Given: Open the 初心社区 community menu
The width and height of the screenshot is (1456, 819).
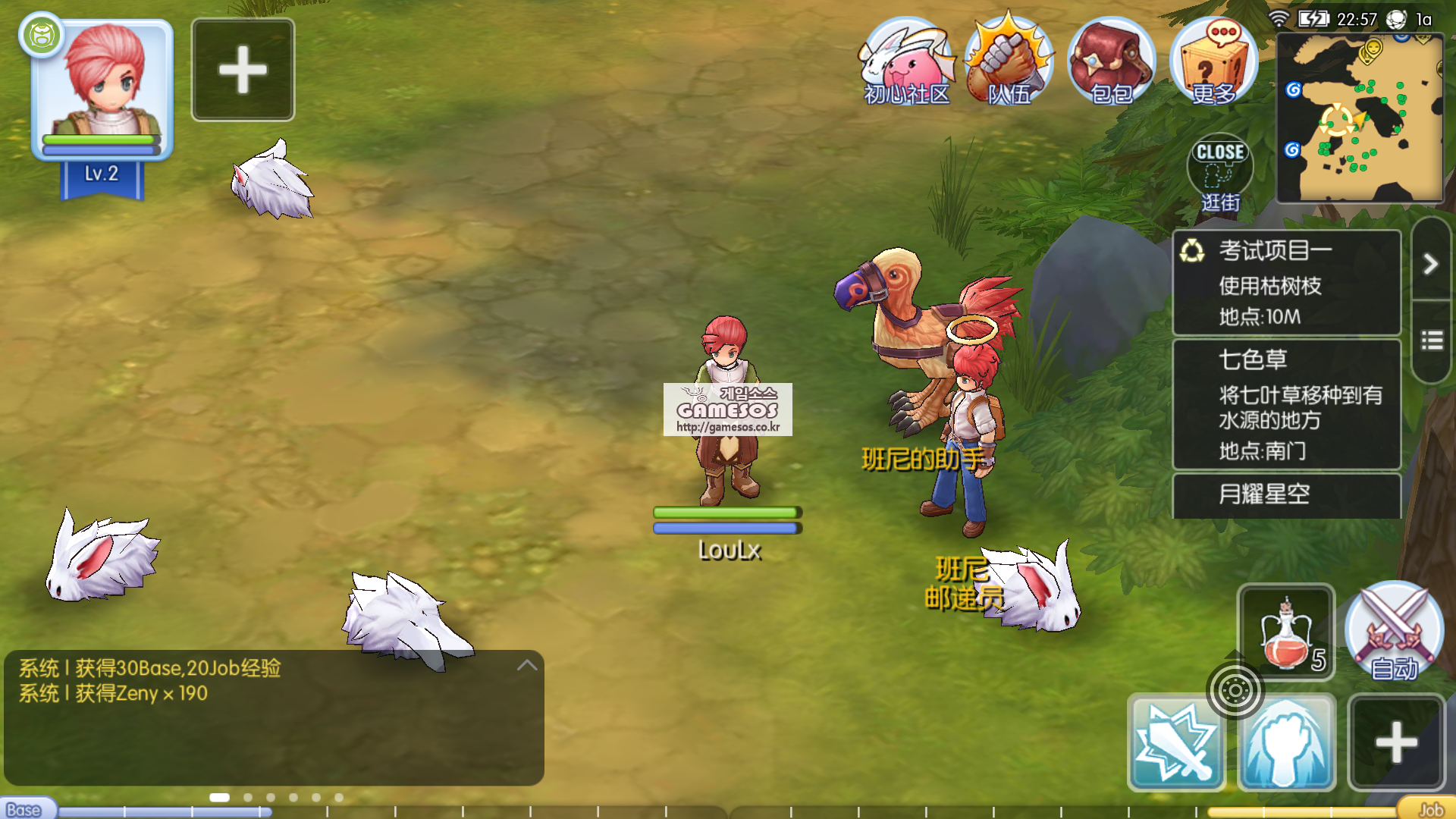Looking at the screenshot, I should coord(906,62).
